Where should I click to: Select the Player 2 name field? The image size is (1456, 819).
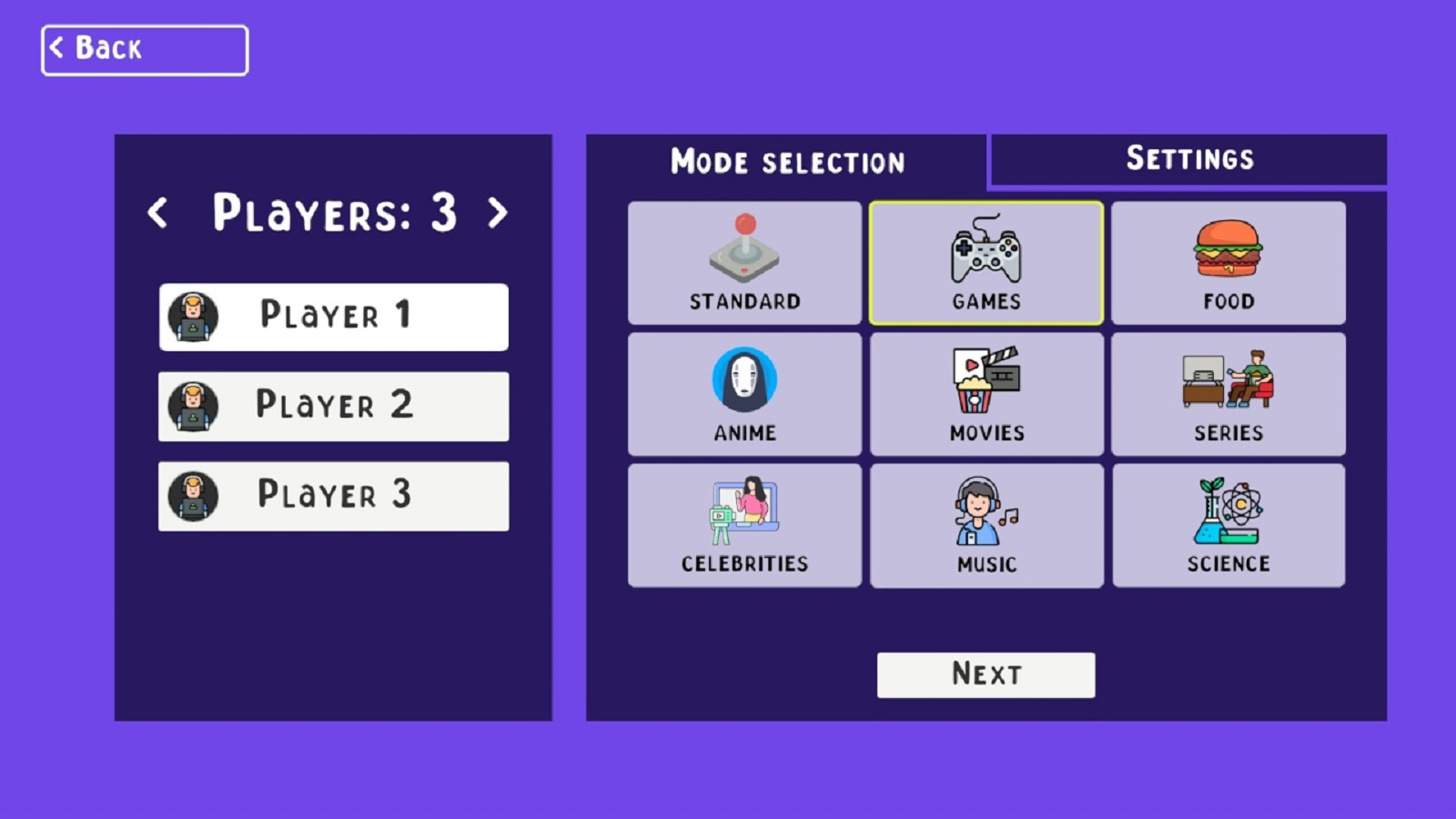333,406
